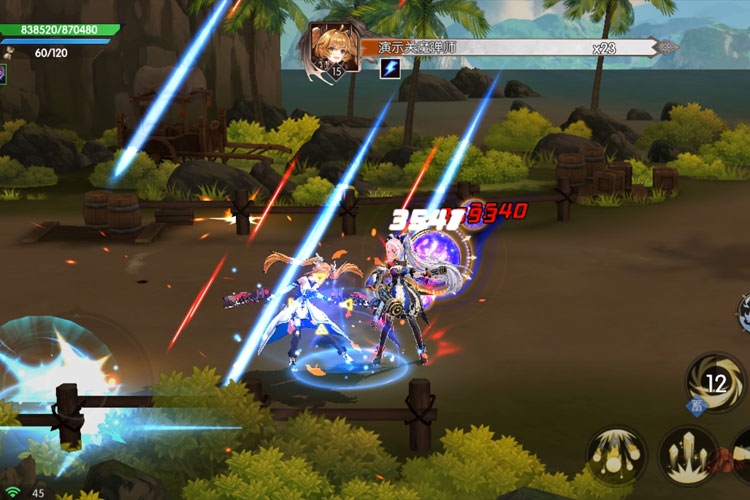750x500 pixels.
Task: Select the lightning bolt buff icon
Action: coord(390,69)
